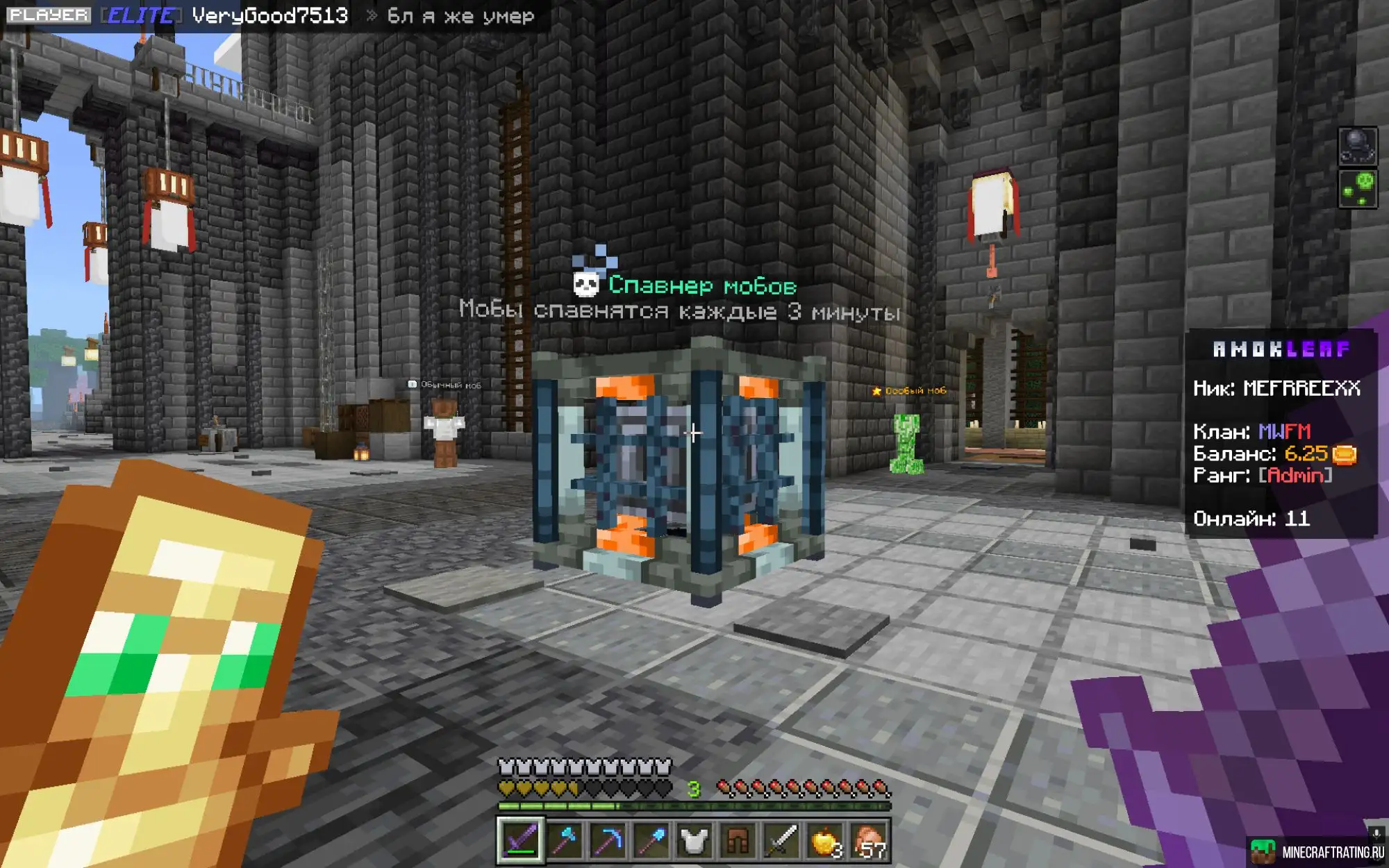Select the purple netherite sword slot
Image resolution: width=1389 pixels, height=868 pixels.
pos(520,841)
